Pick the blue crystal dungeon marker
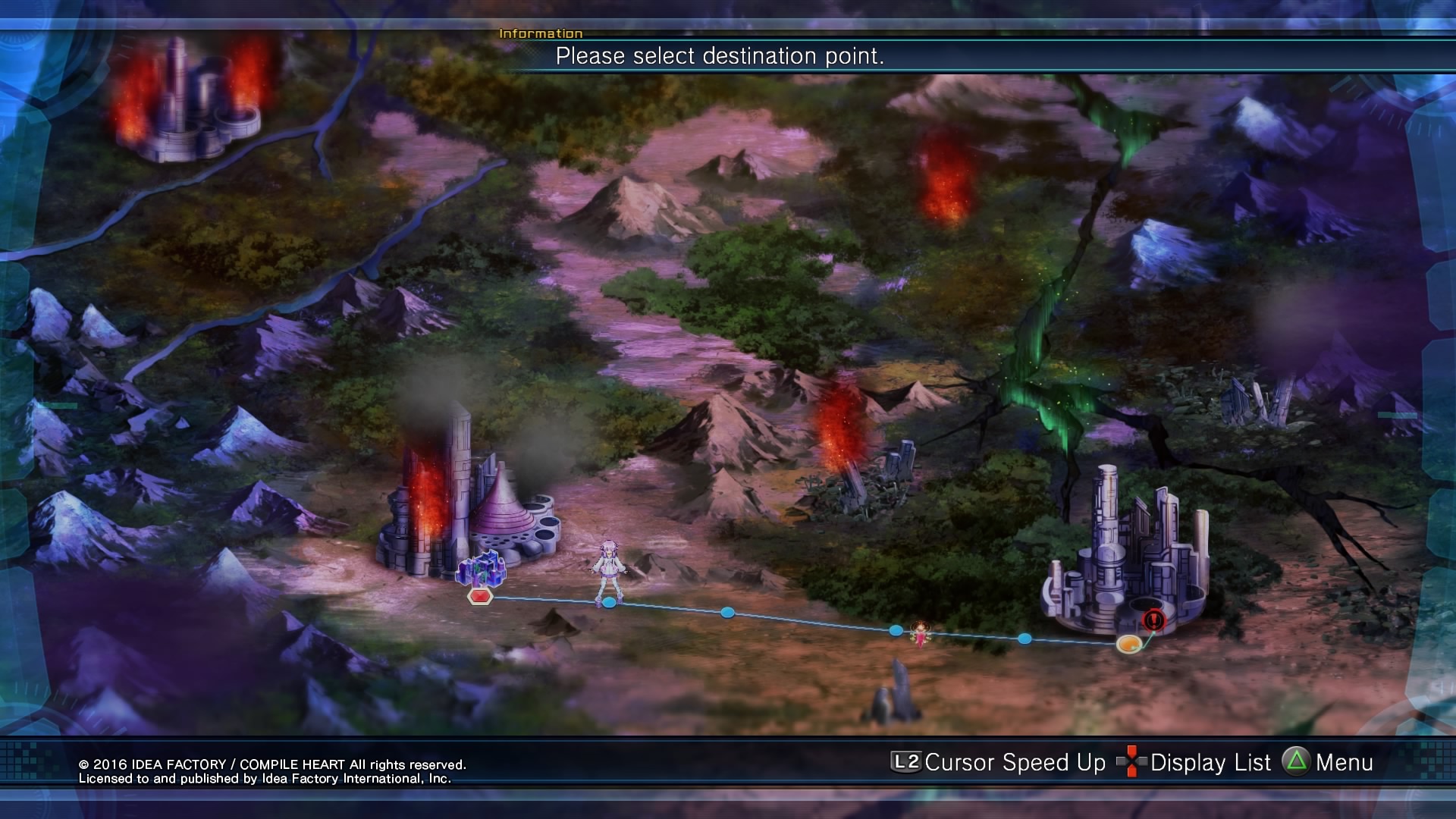This screenshot has height=819, width=1456. point(481,568)
